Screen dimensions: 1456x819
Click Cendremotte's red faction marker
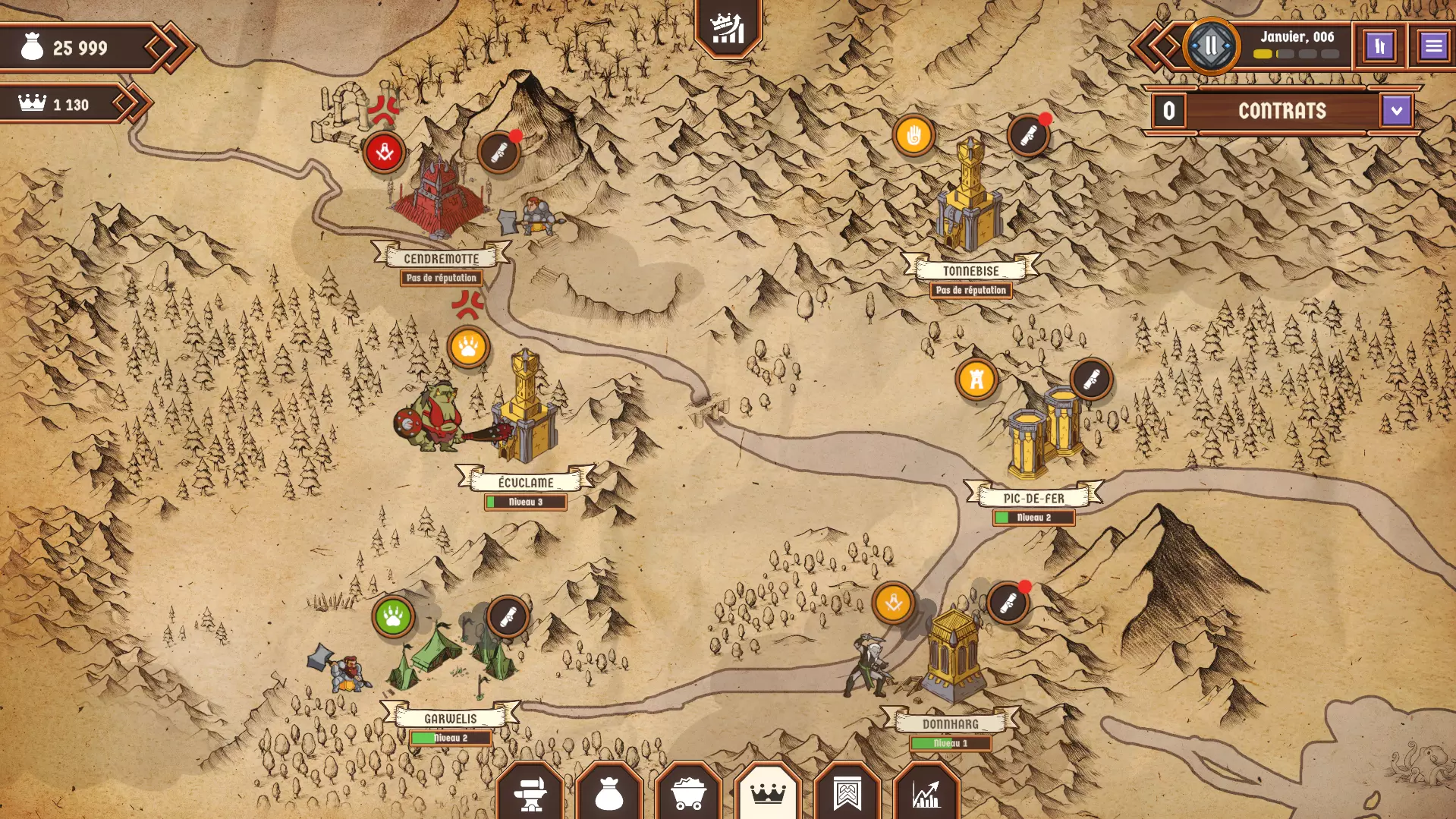tap(384, 152)
